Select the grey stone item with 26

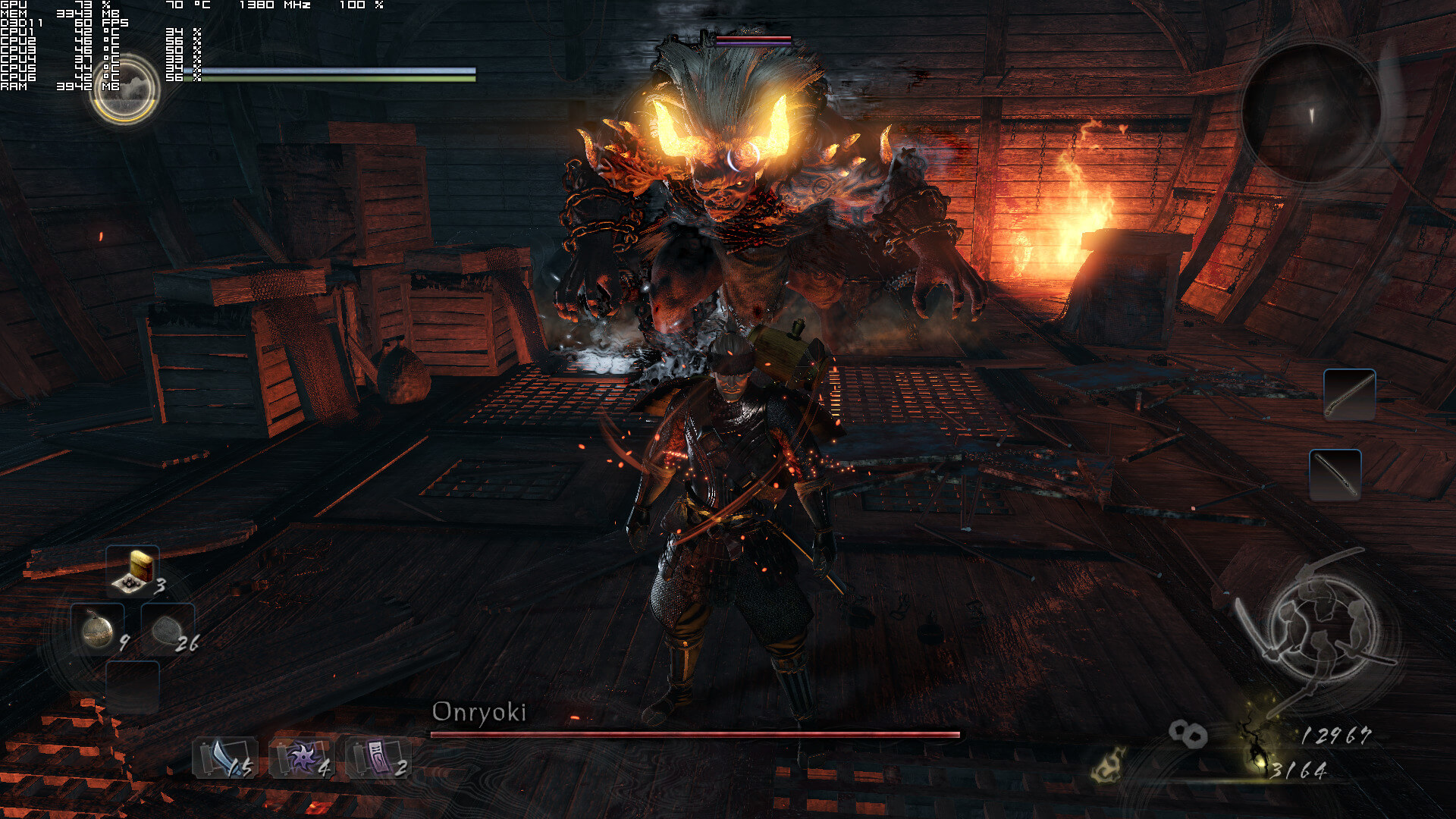167,629
